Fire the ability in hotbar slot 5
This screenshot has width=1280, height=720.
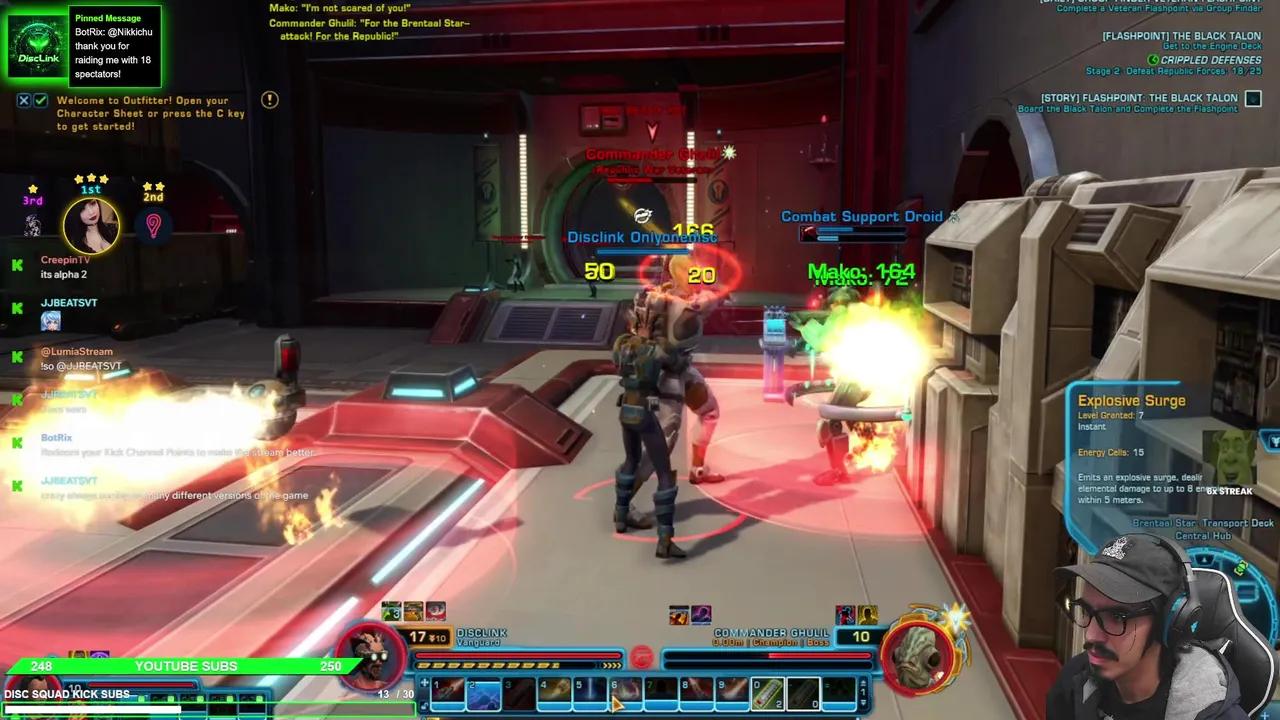[x=590, y=694]
